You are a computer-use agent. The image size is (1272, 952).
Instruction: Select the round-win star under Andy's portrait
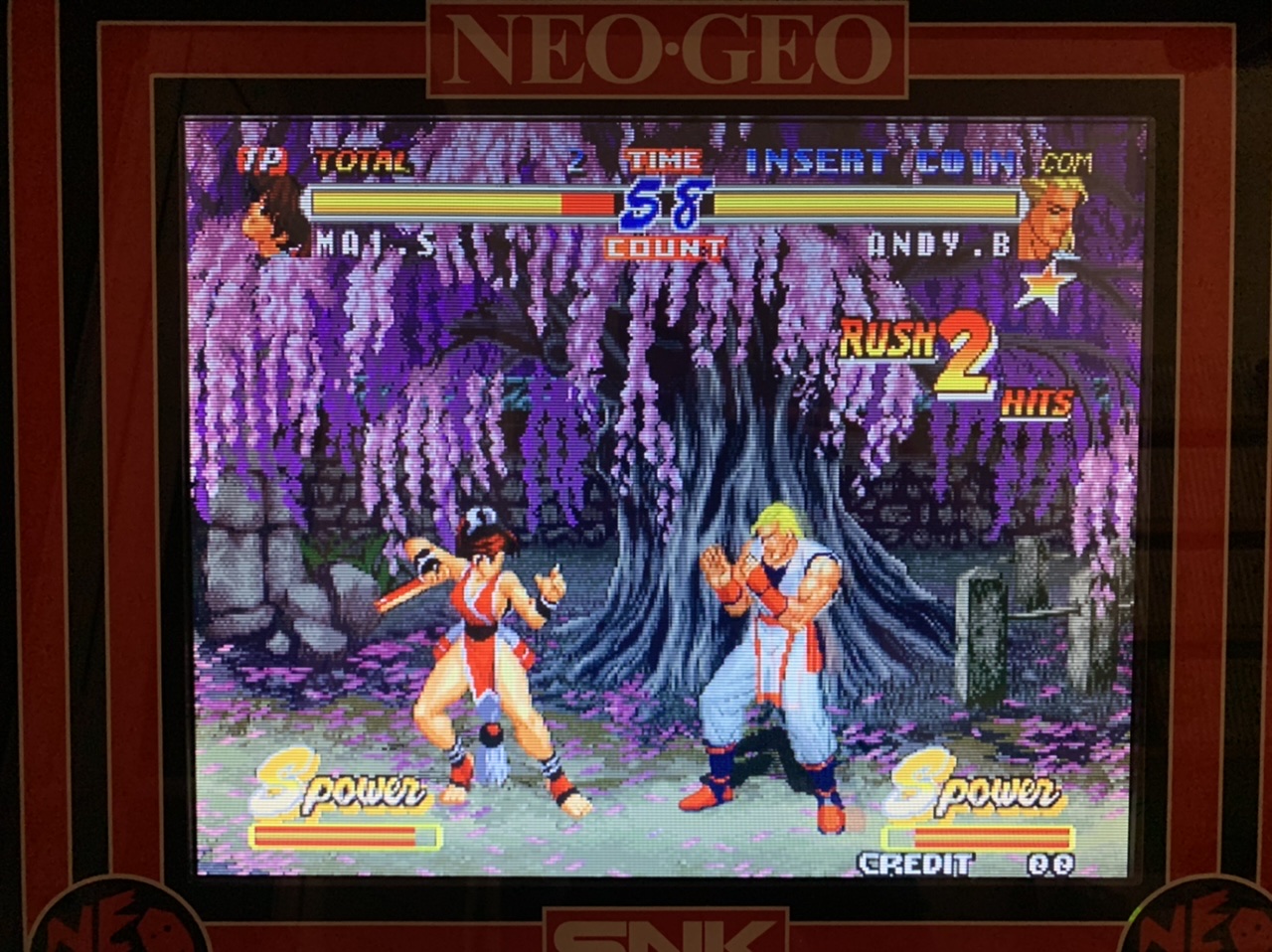click(1042, 283)
